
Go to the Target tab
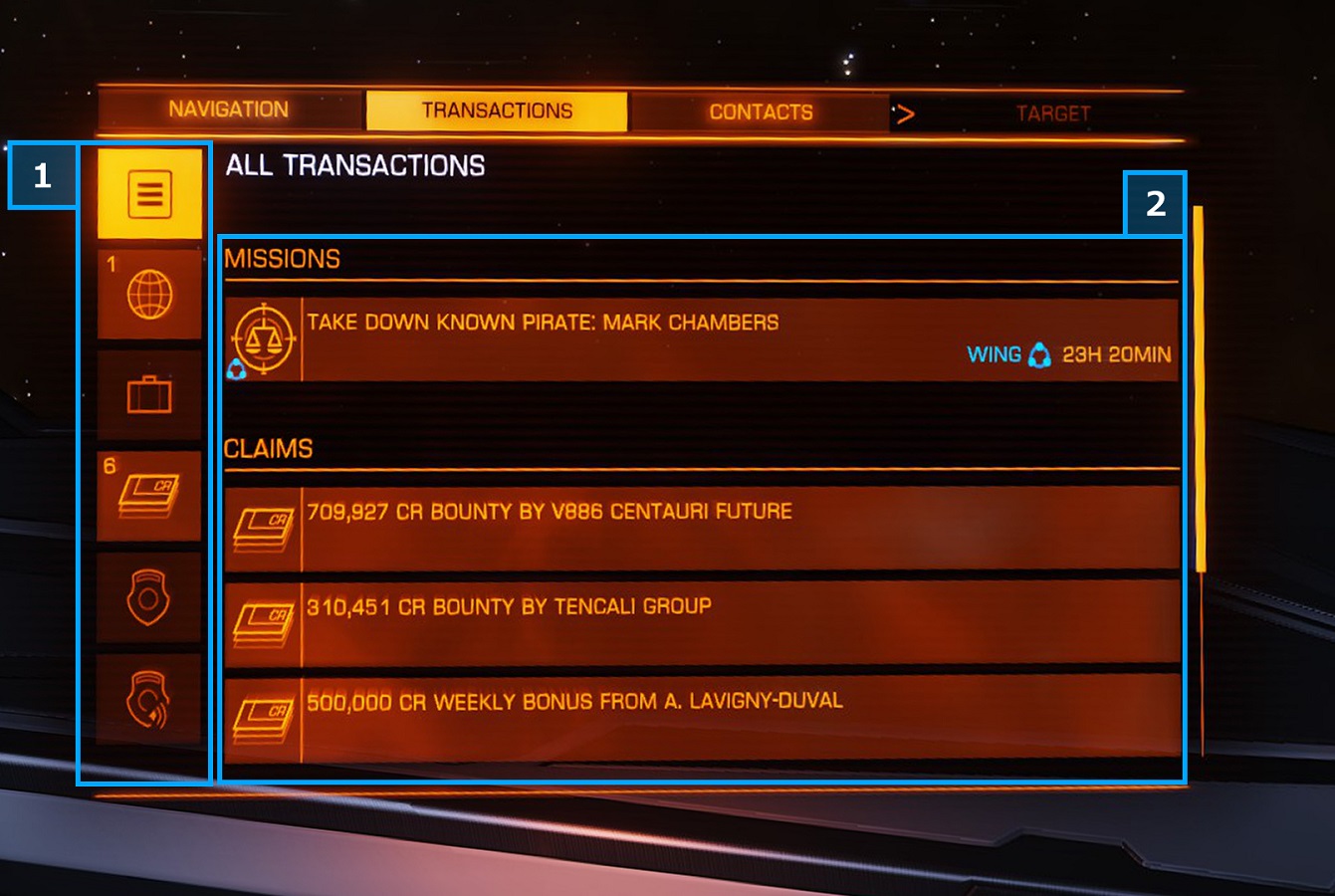click(x=1052, y=113)
